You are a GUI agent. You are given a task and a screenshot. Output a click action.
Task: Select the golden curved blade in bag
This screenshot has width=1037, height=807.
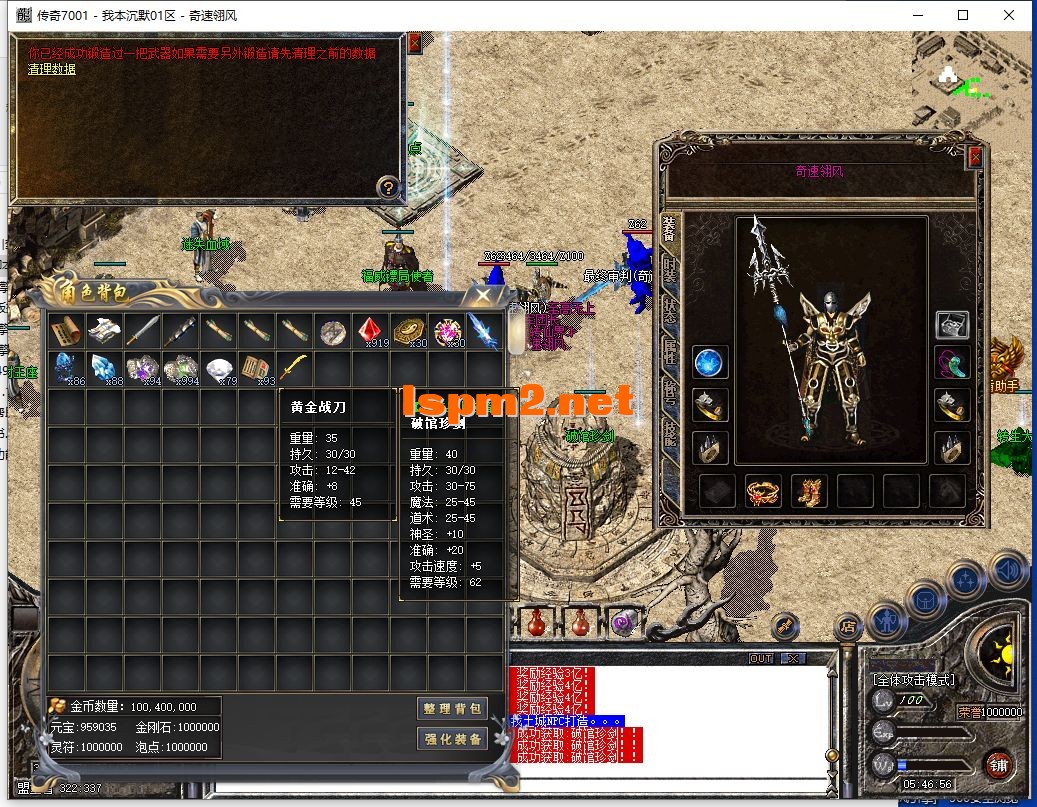[293, 369]
